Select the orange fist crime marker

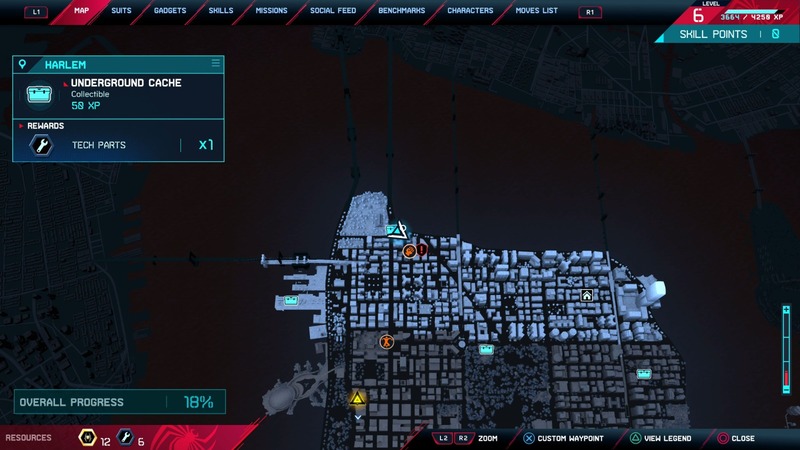(x=410, y=252)
